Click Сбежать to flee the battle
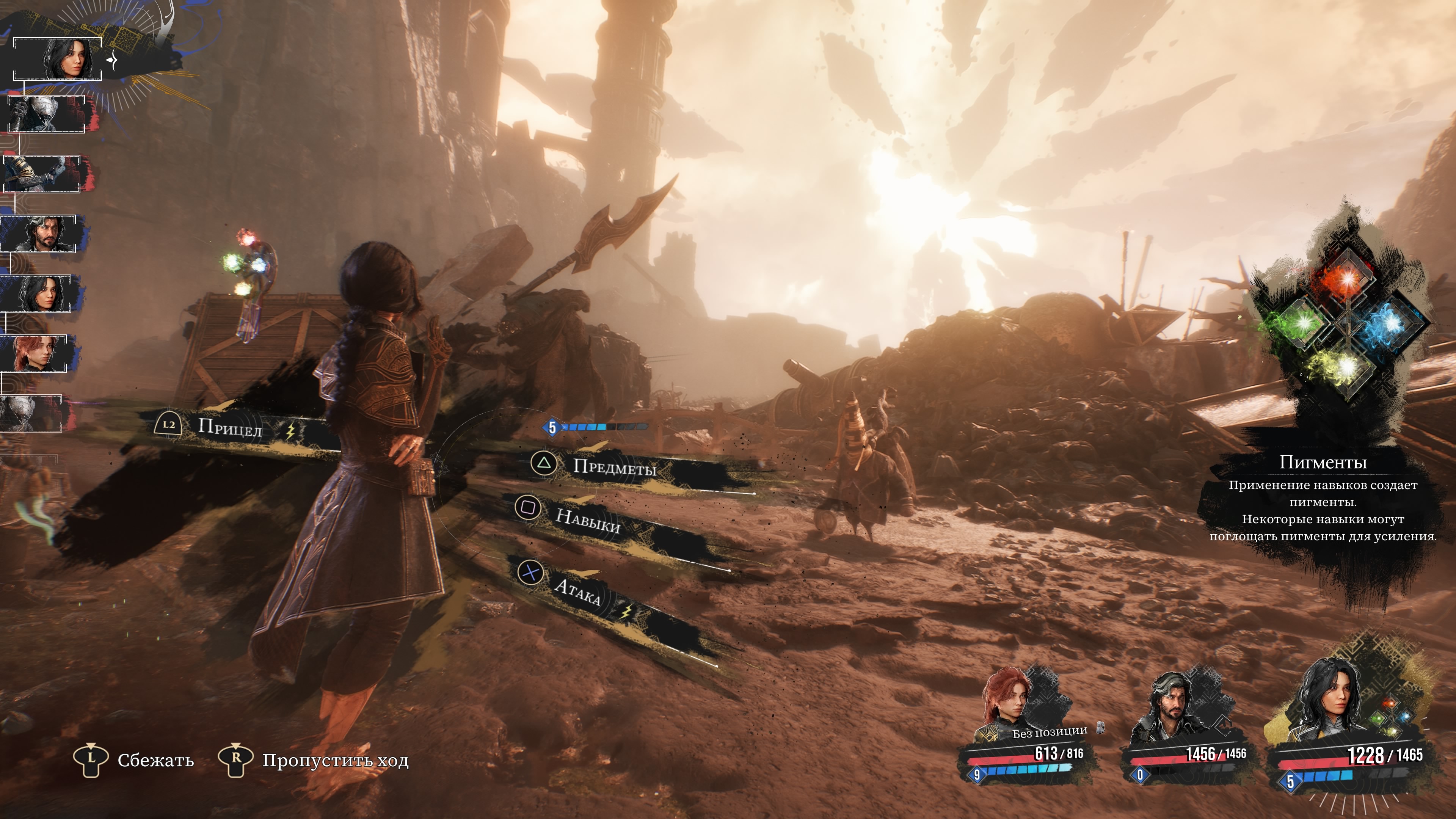Screen dimensions: 1456x819 tap(155, 760)
